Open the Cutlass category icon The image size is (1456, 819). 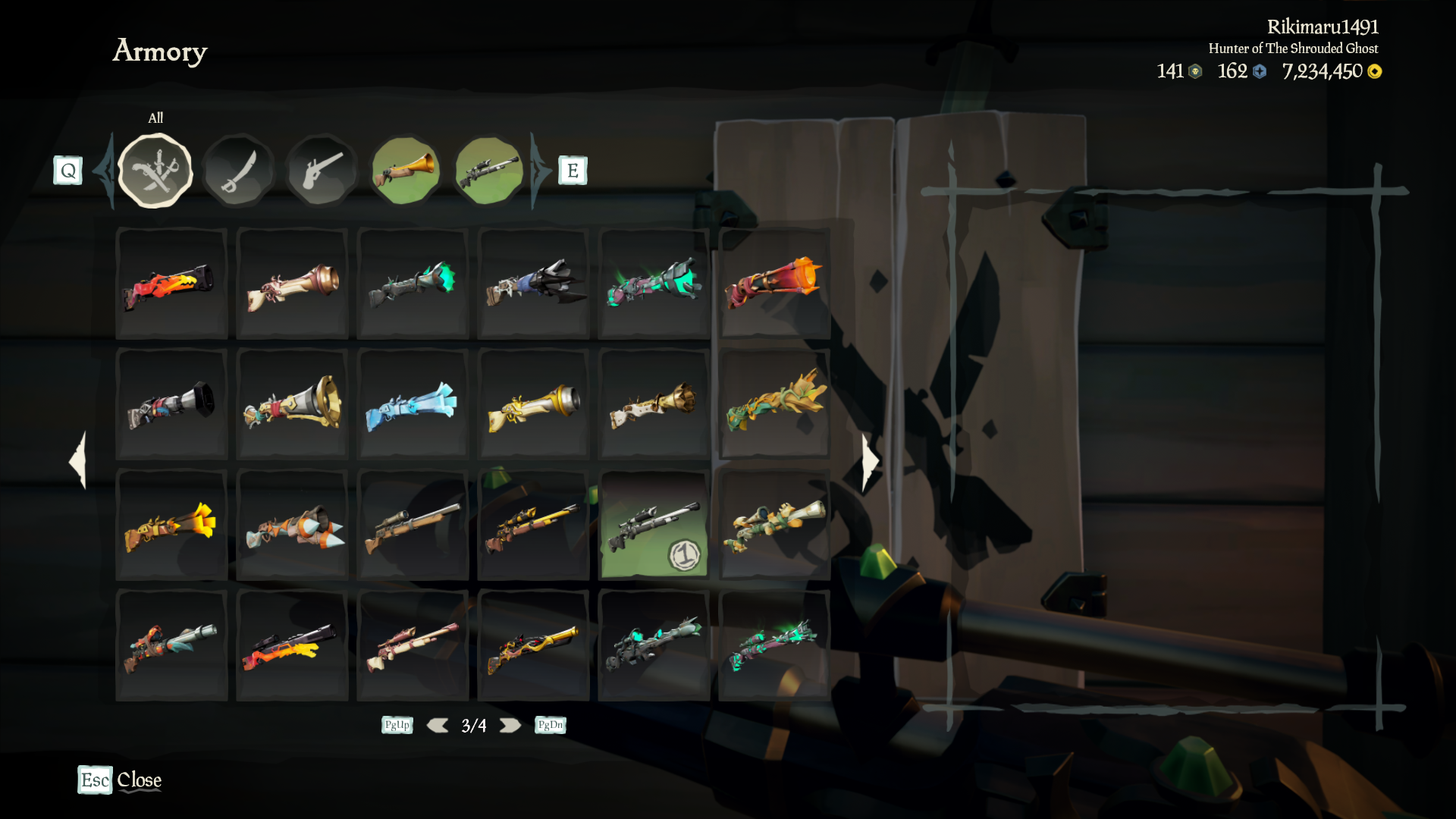pos(239,170)
